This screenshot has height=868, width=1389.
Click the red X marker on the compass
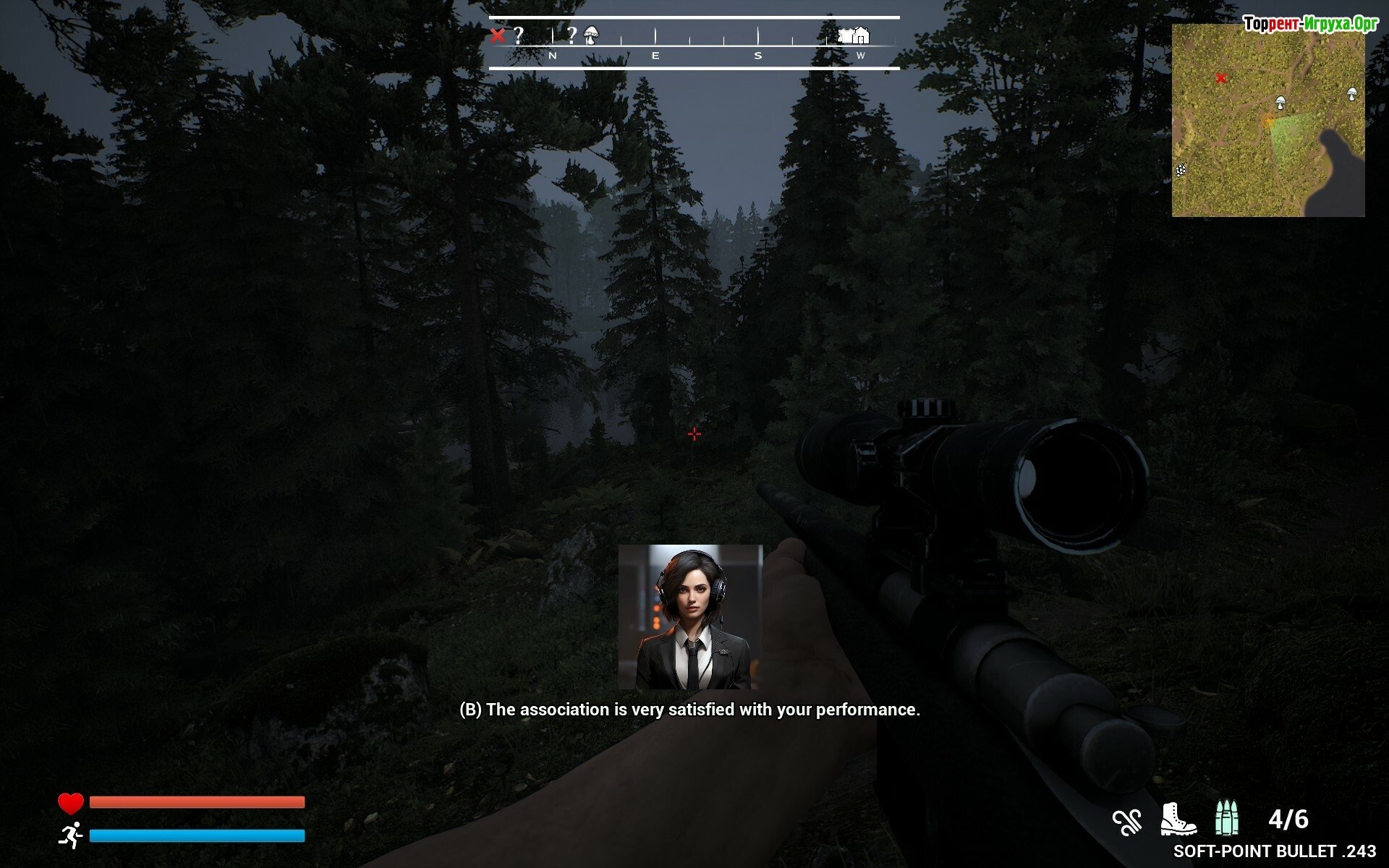click(497, 35)
